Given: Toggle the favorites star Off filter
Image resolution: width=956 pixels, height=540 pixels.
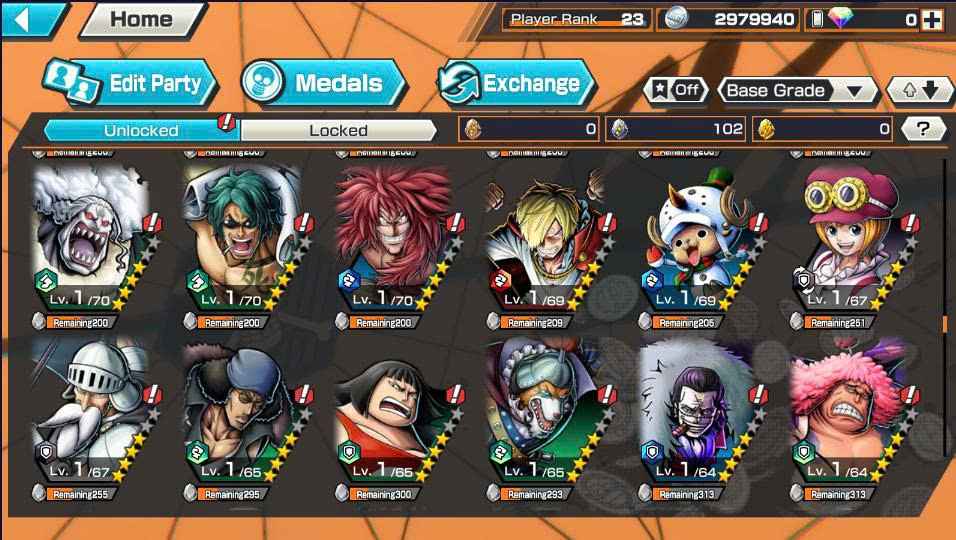Looking at the screenshot, I should click(x=675, y=90).
